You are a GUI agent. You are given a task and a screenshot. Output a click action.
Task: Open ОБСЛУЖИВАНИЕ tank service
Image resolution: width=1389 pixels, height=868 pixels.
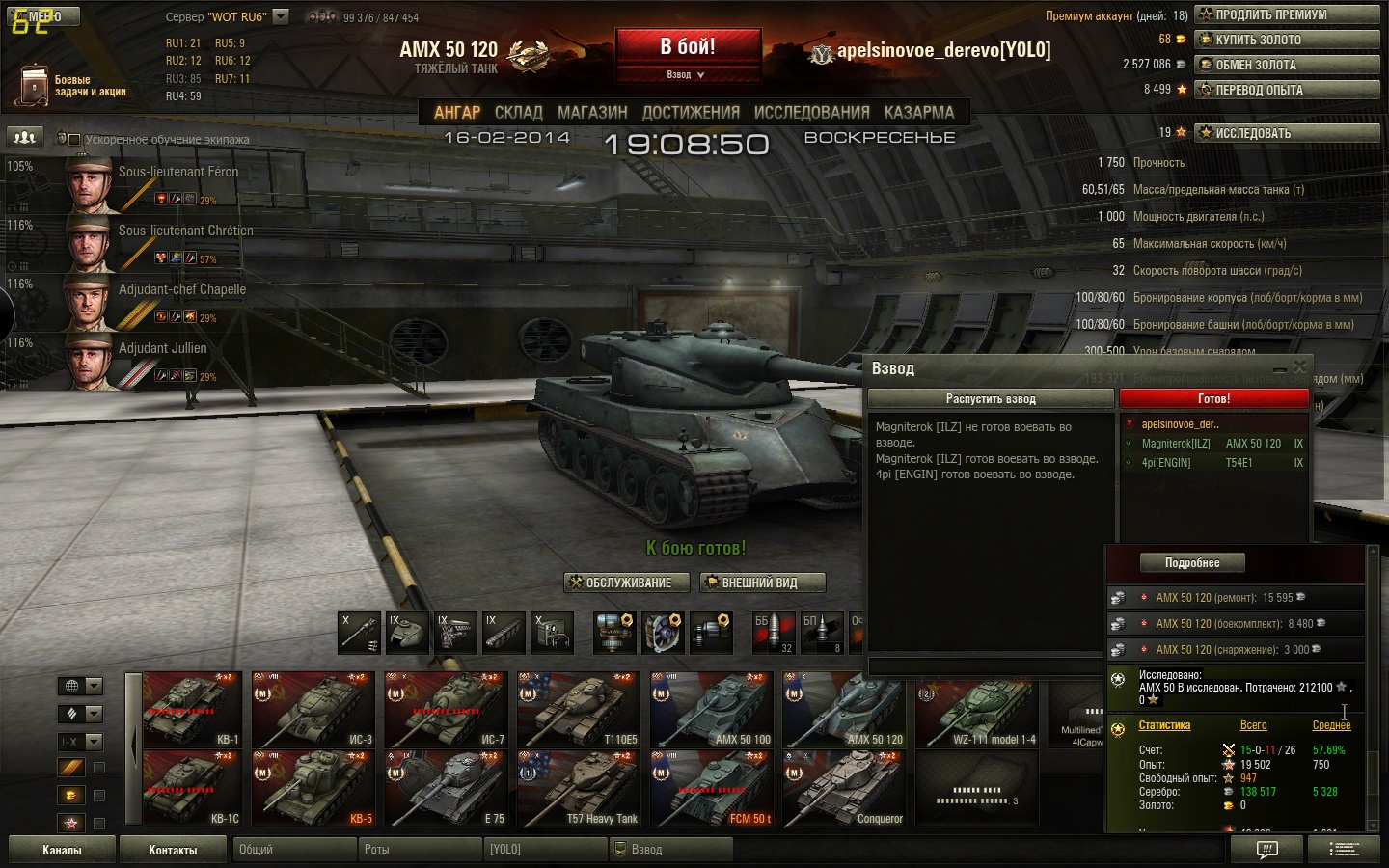coord(627,583)
